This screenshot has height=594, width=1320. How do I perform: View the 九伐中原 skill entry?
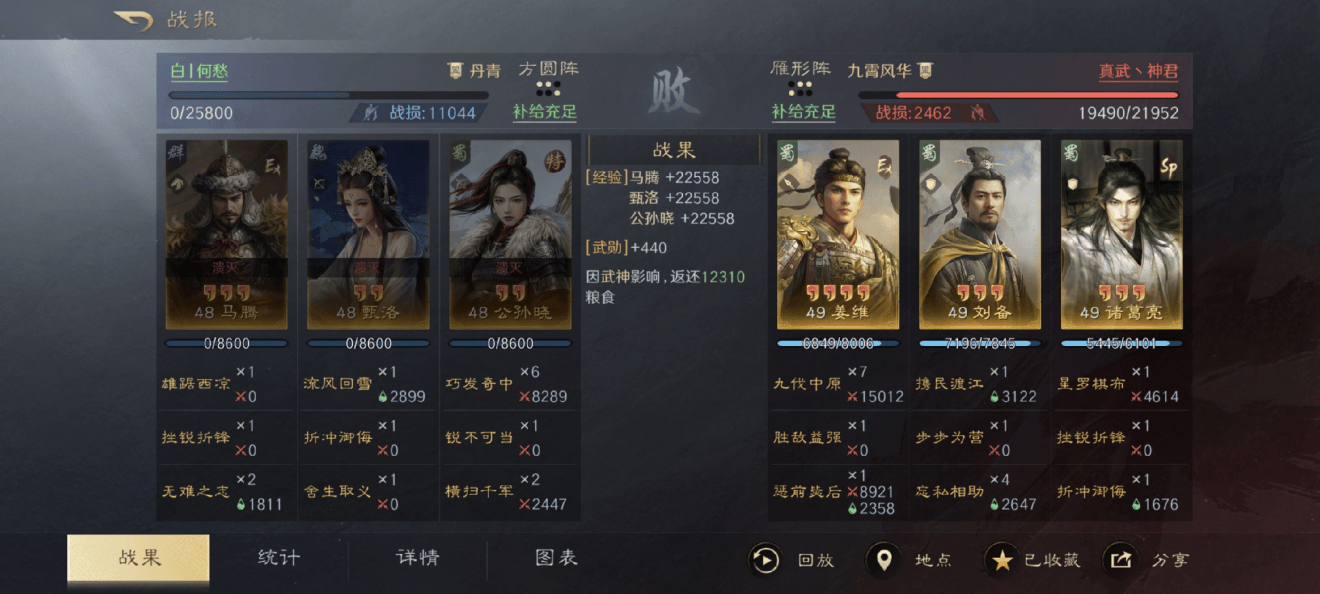point(809,383)
